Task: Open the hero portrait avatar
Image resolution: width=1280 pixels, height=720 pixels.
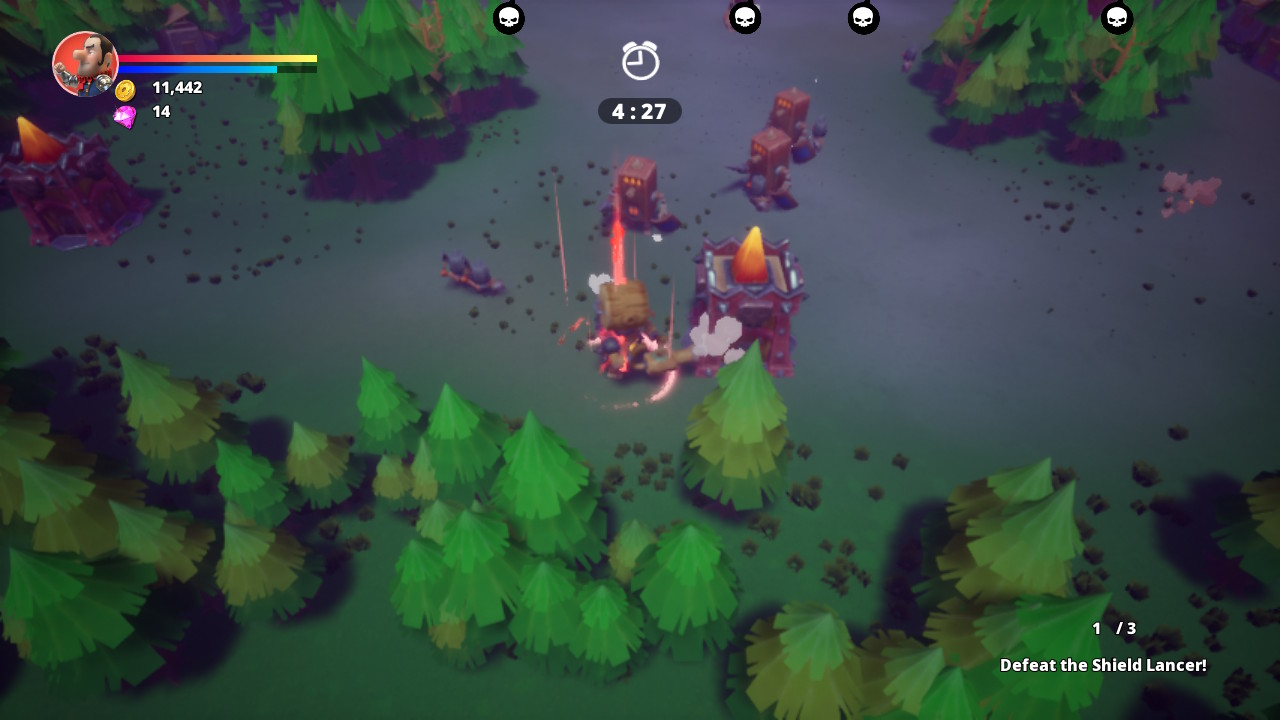Action: (x=85, y=64)
